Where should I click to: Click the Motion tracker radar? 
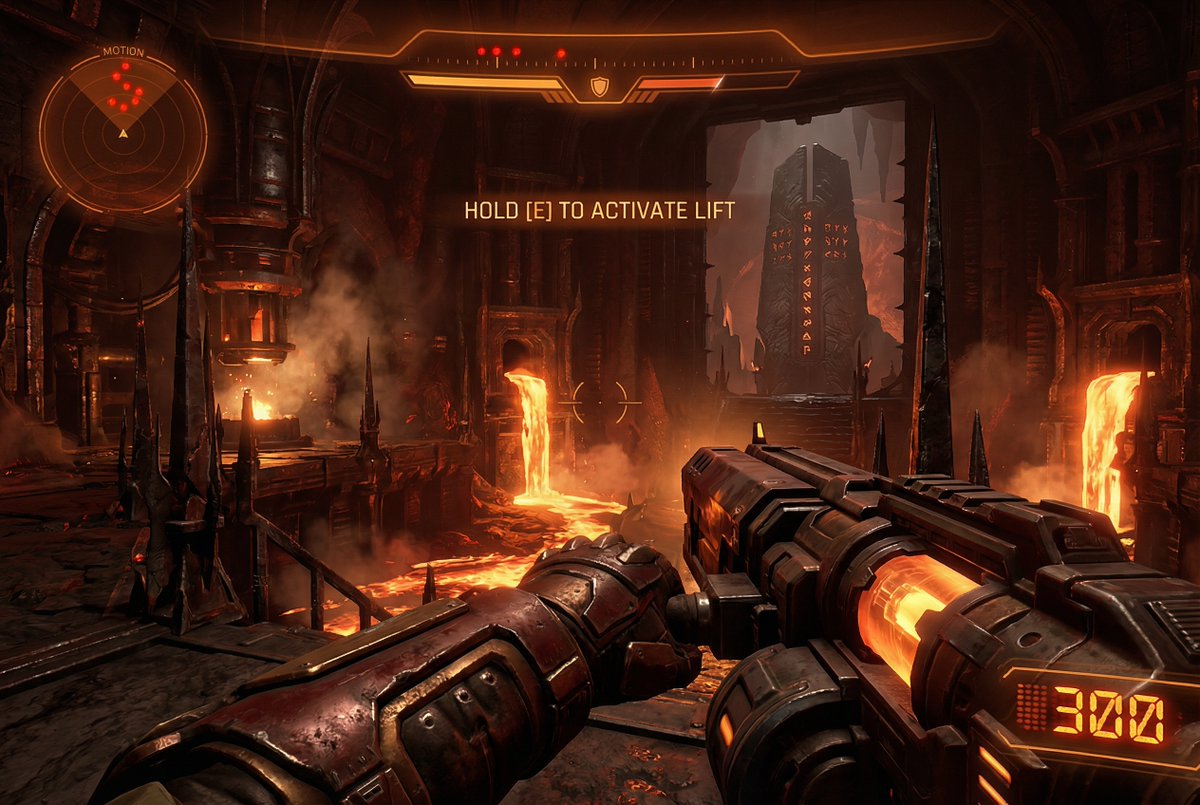tap(123, 131)
